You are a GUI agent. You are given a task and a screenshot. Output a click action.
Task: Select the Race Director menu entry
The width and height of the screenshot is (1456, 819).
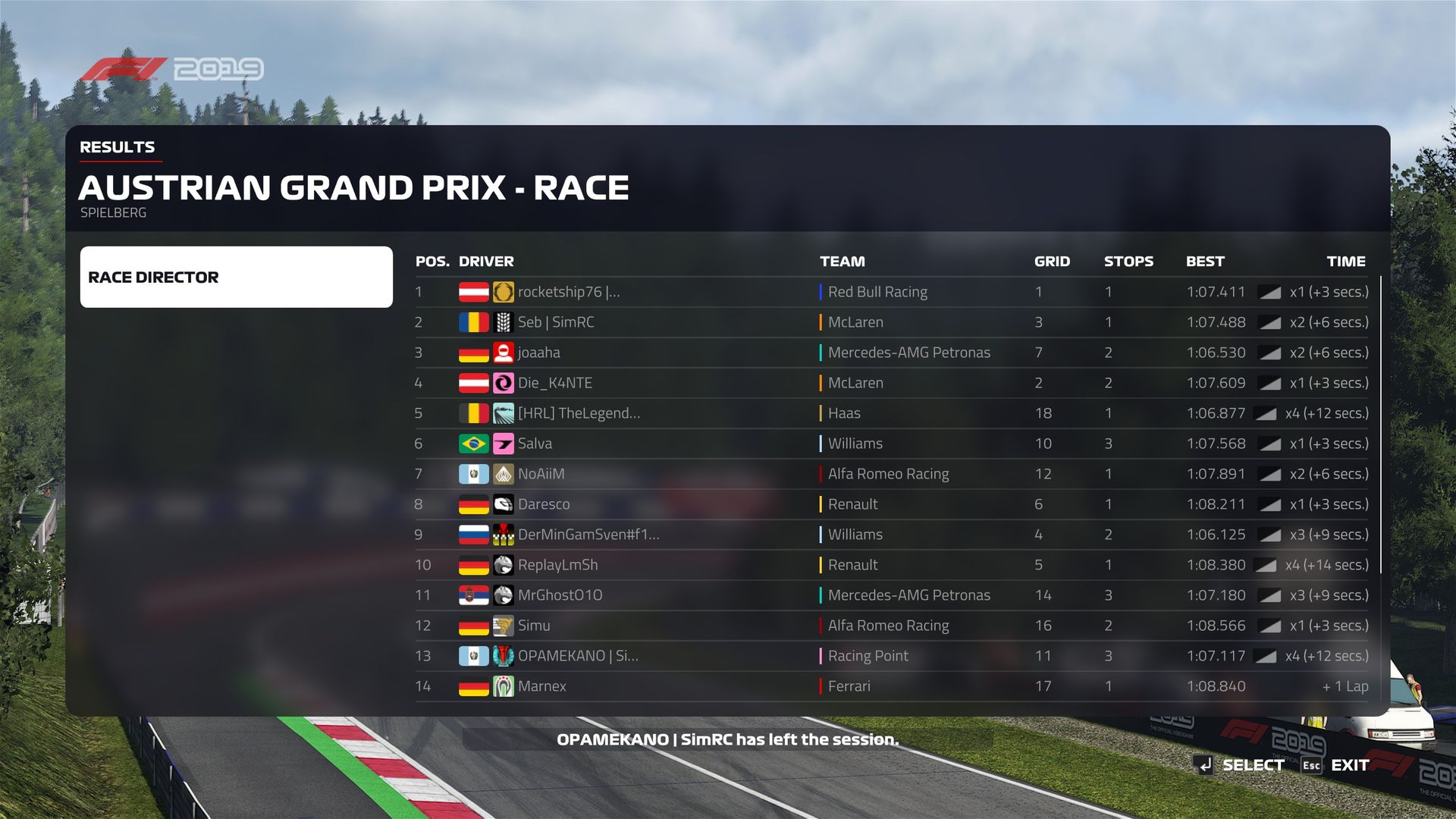click(x=236, y=277)
